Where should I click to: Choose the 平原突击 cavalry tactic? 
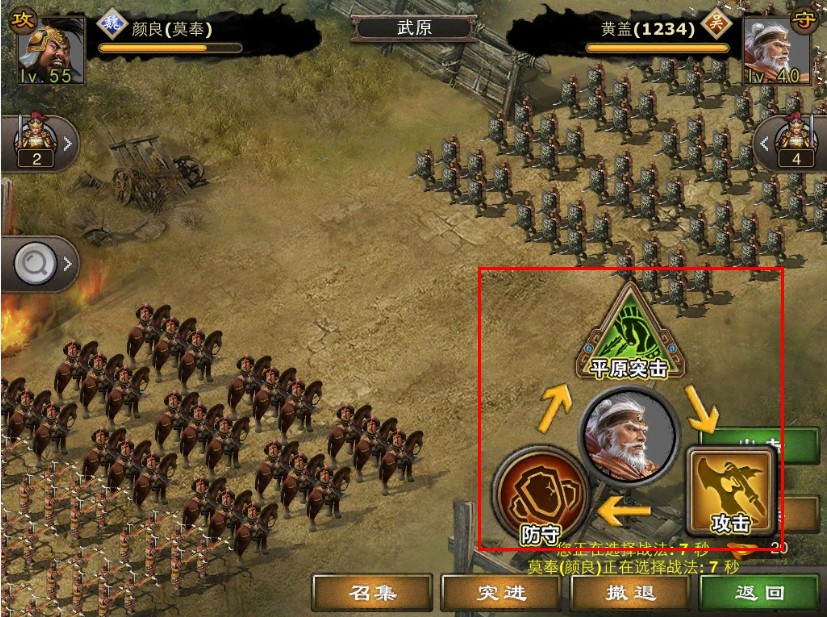[629, 330]
